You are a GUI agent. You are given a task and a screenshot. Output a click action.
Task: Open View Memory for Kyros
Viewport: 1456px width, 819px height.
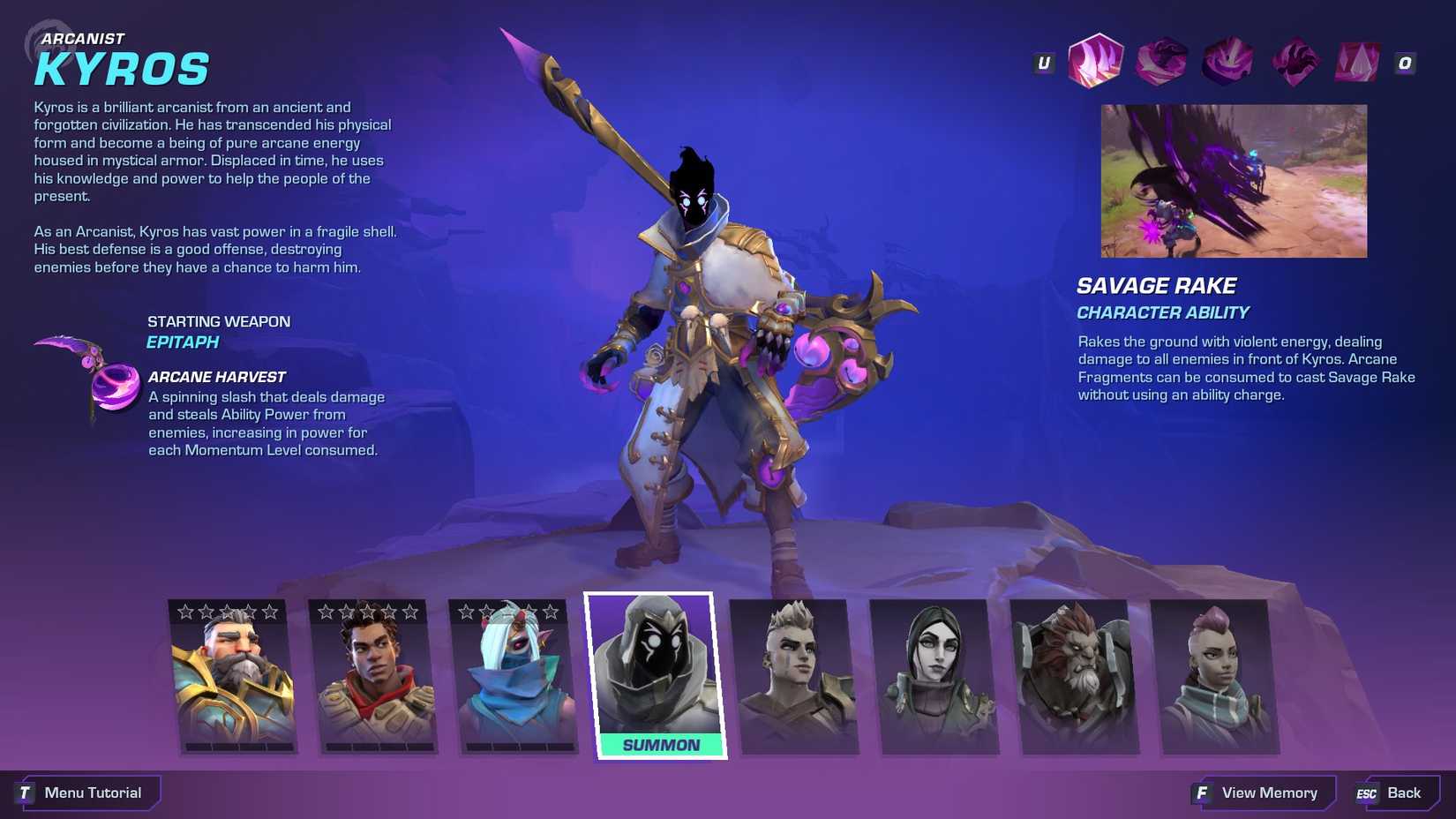pyautogui.click(x=1260, y=792)
